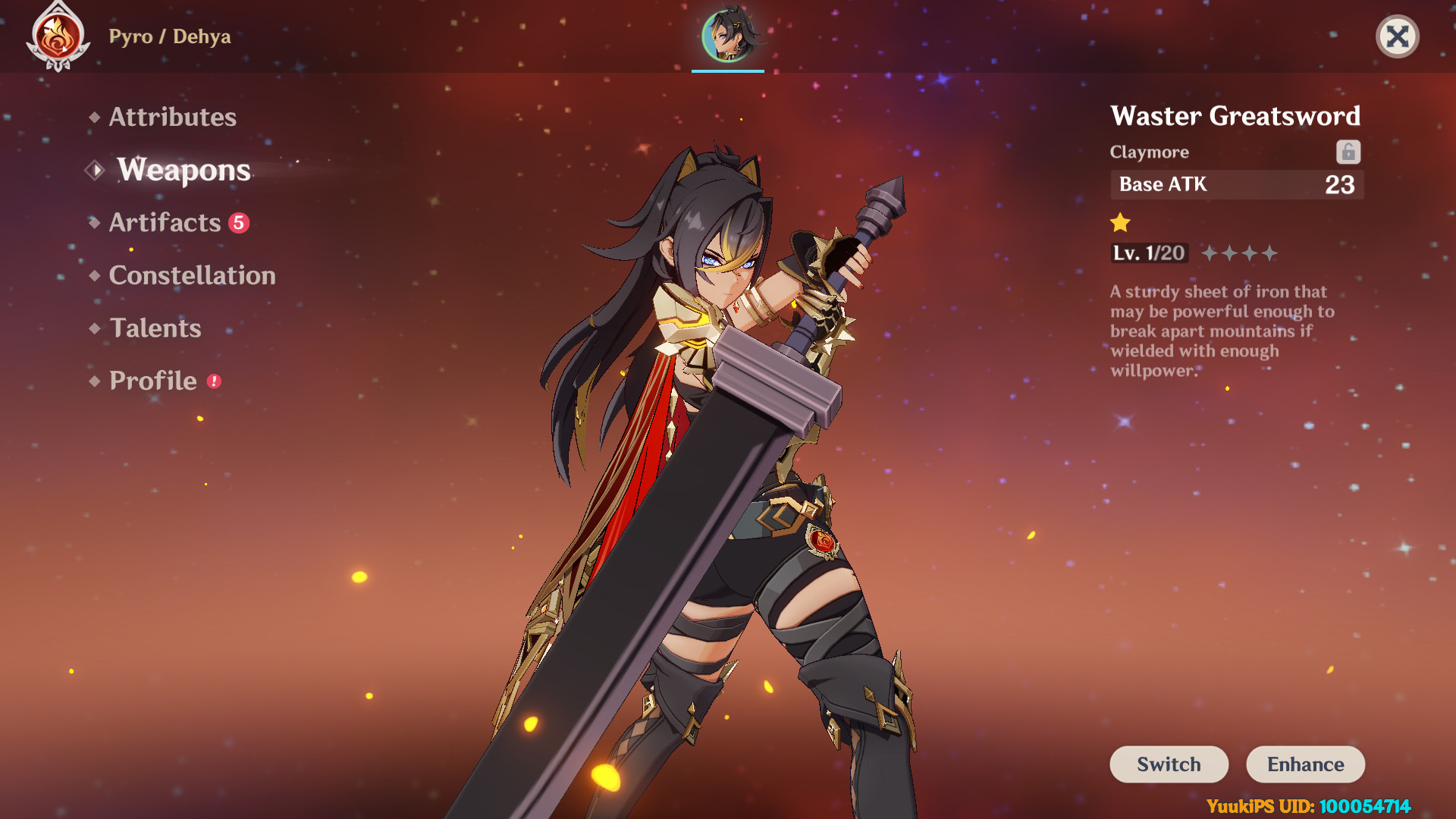Click the diamond icon beside Attributes
This screenshot has height=819, width=1456.
94,118
